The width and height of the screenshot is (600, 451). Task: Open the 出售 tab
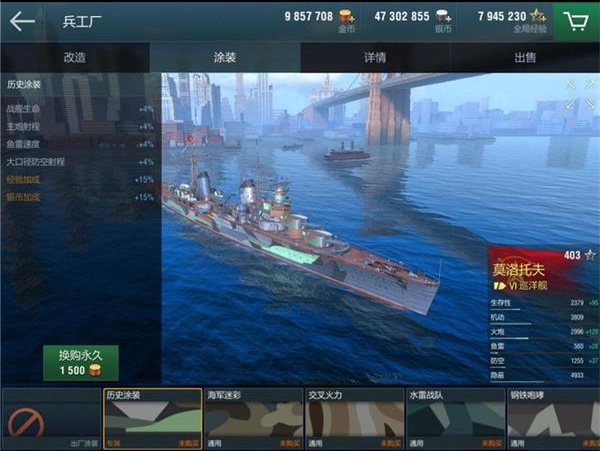click(525, 58)
